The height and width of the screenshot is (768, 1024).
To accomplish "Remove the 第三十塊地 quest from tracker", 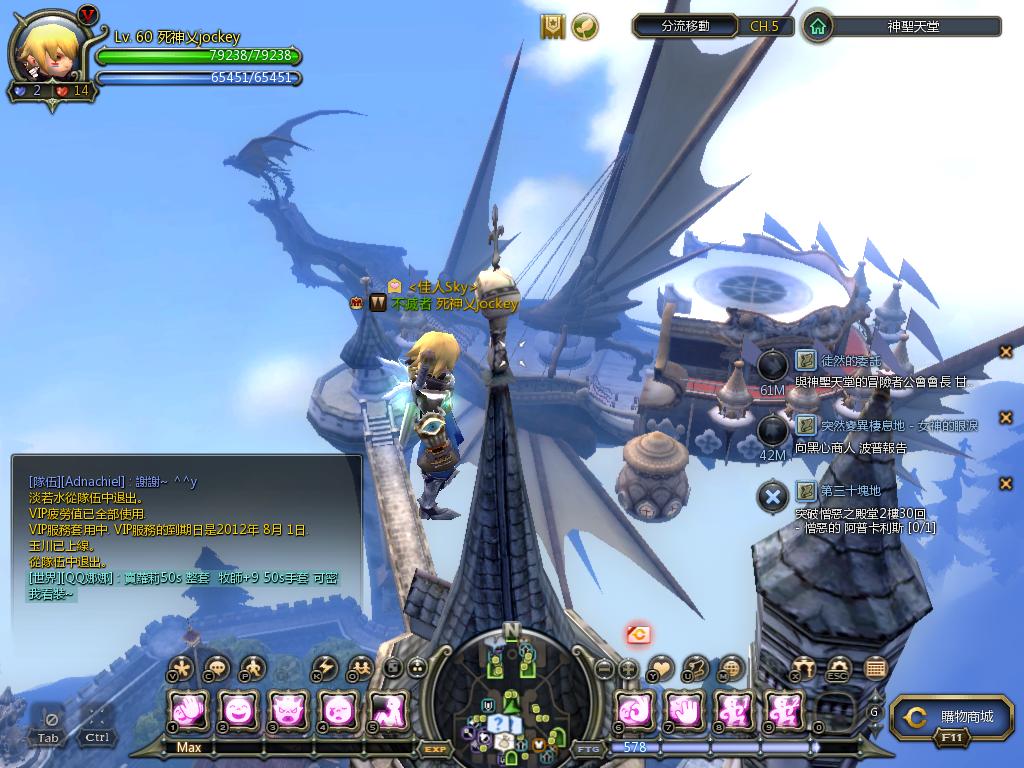I will pos(1006,484).
